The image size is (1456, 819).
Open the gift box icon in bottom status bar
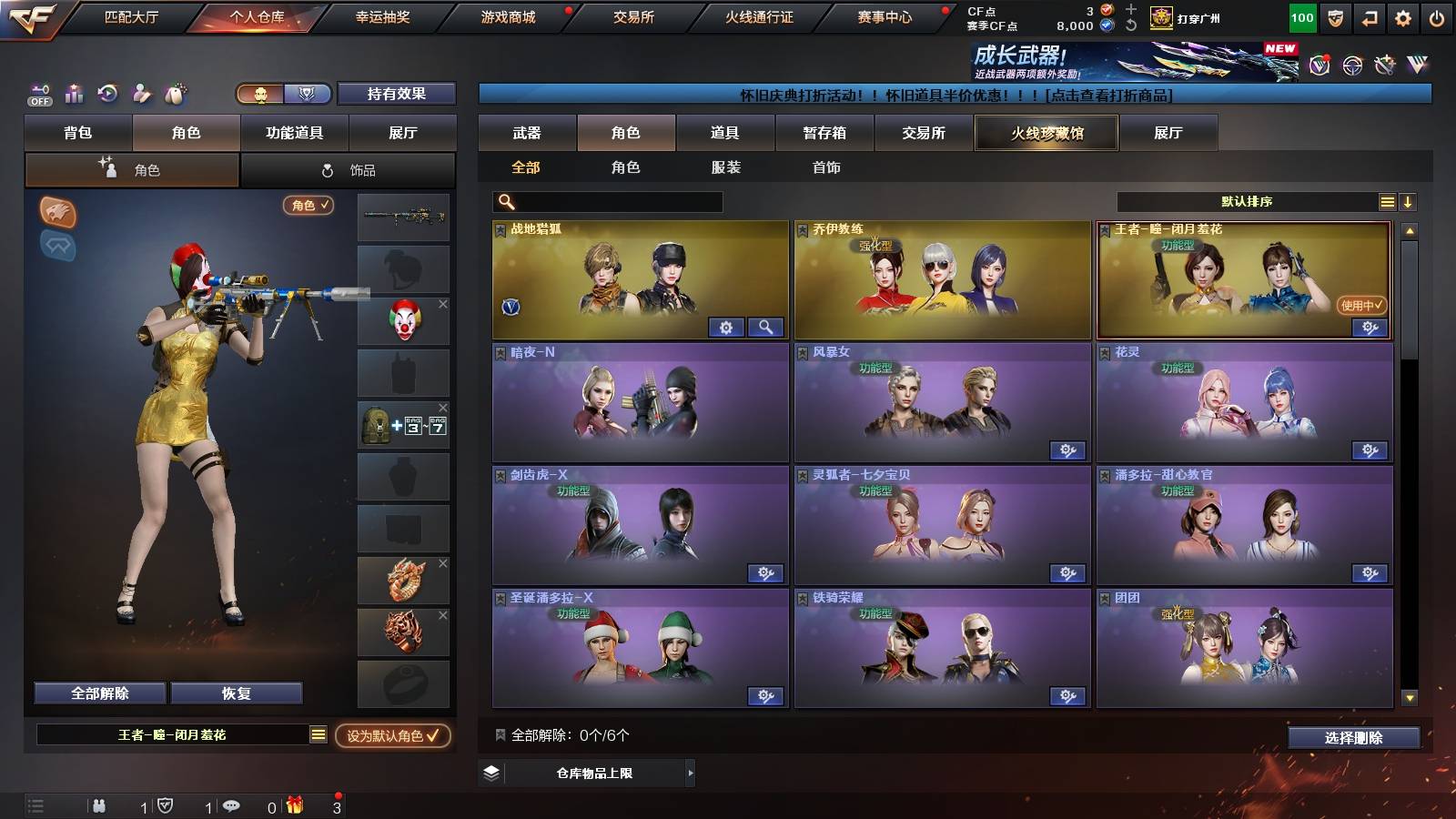click(x=294, y=804)
